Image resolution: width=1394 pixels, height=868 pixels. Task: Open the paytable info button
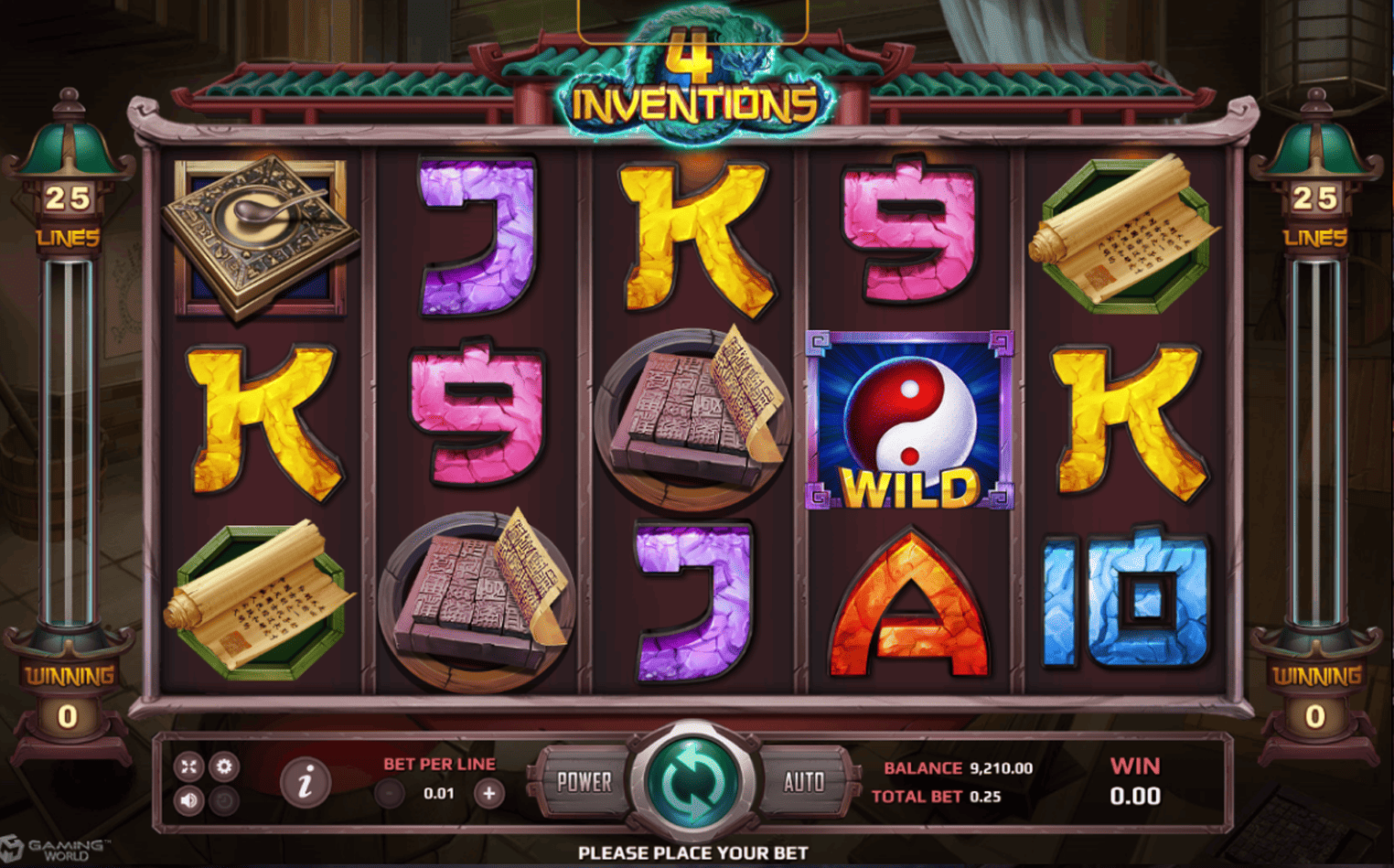306,784
